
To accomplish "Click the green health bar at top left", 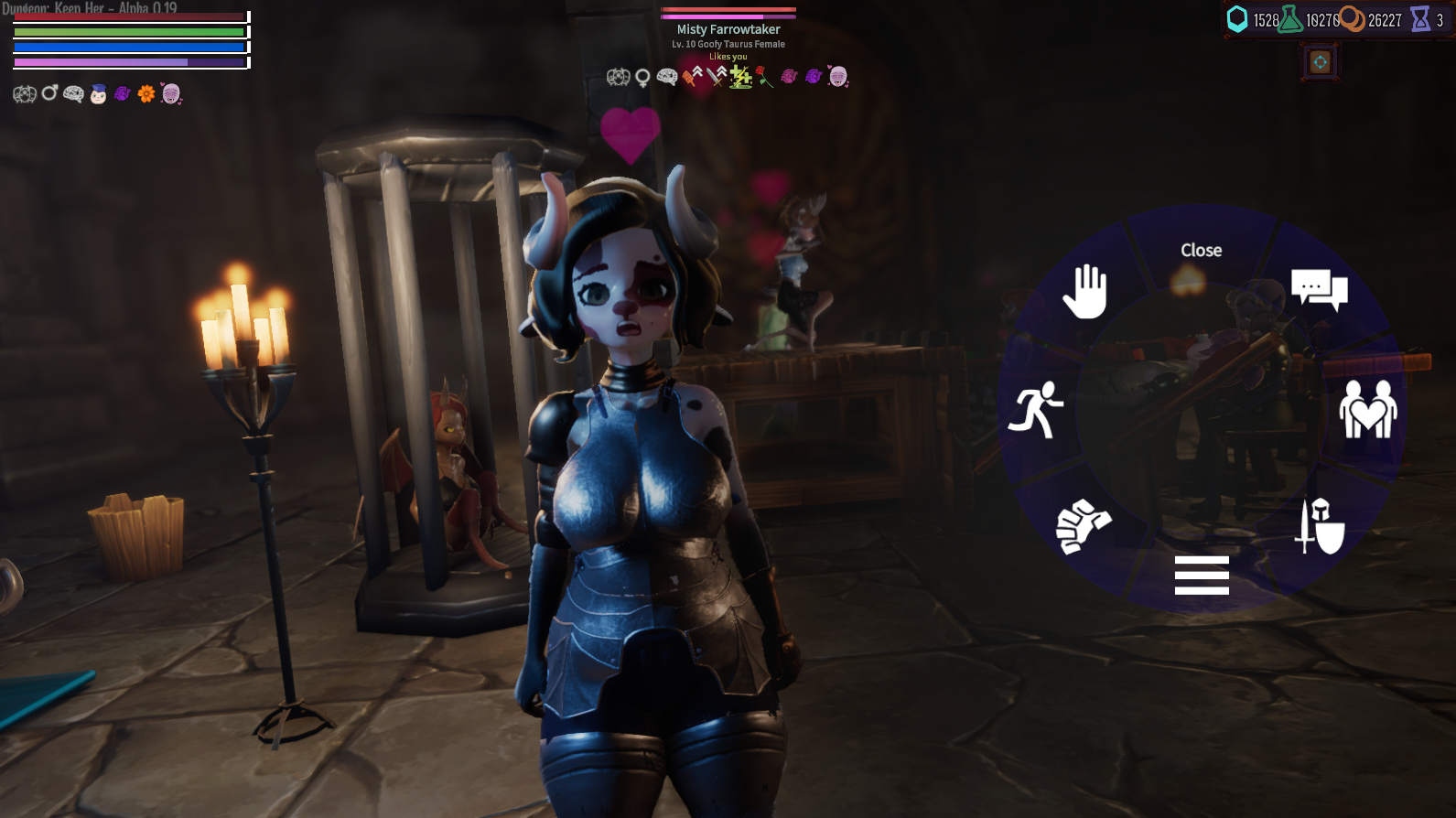I will click(128, 32).
